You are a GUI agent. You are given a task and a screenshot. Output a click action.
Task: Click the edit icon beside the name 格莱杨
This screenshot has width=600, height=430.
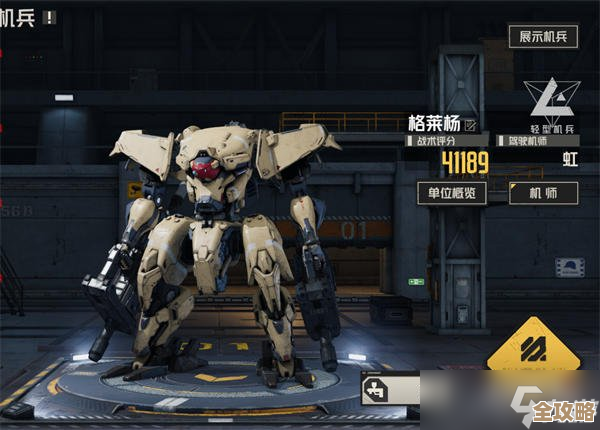[x=471, y=124]
